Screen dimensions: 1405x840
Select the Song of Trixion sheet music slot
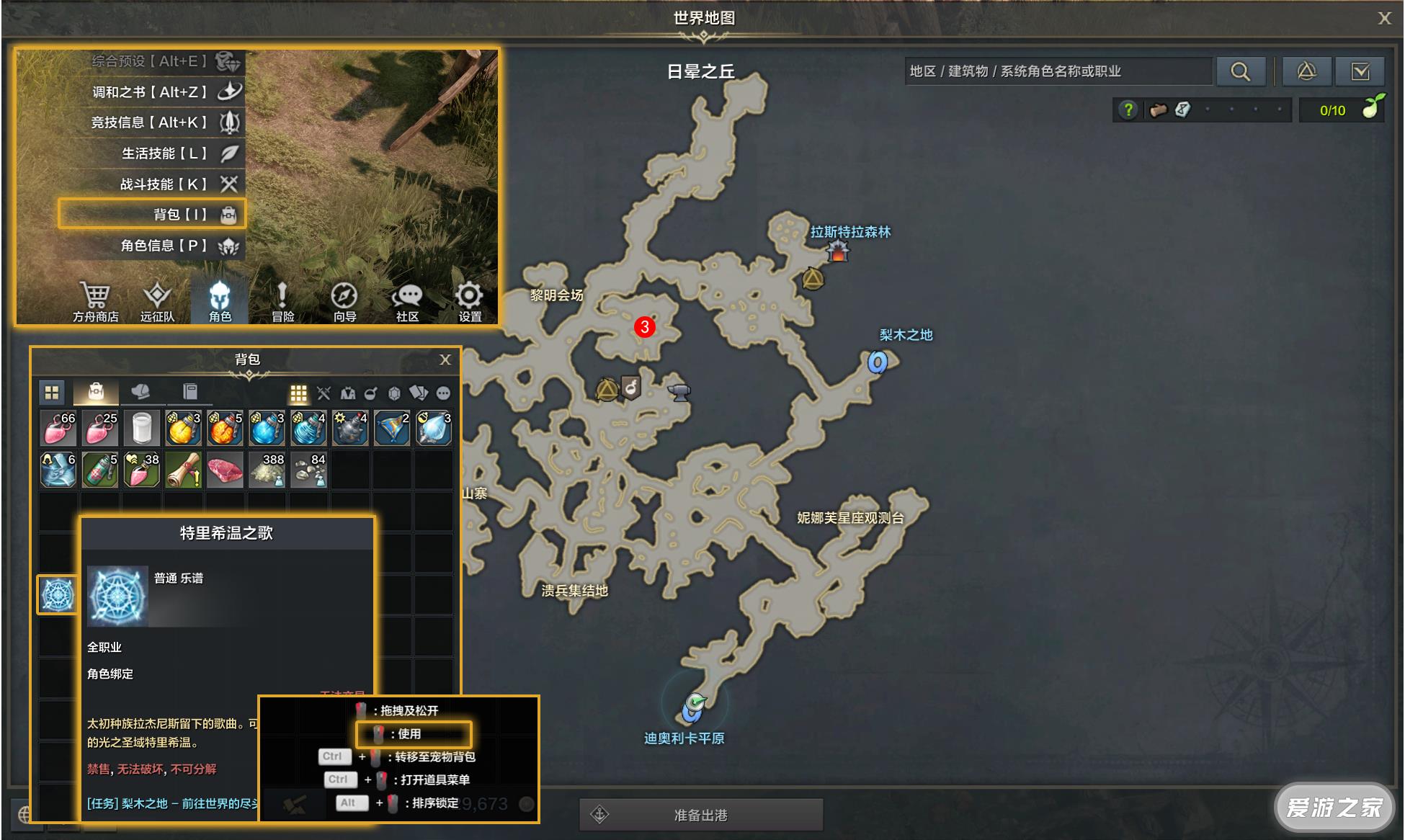(58, 594)
